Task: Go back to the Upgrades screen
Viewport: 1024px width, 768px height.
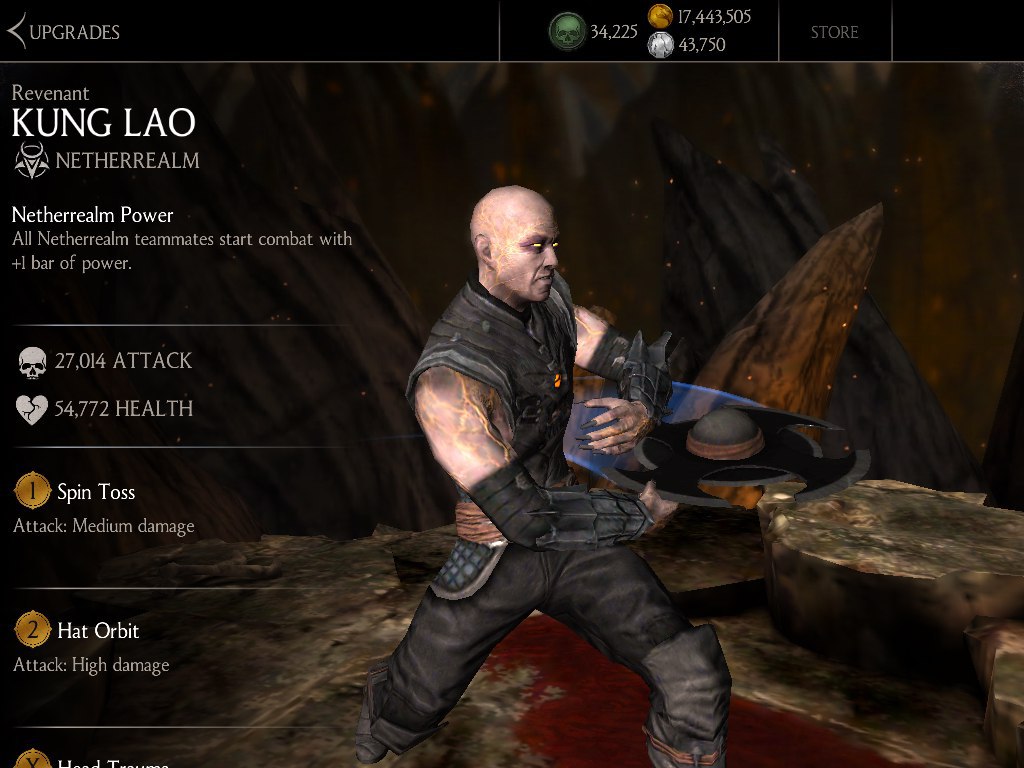Action: tap(63, 32)
